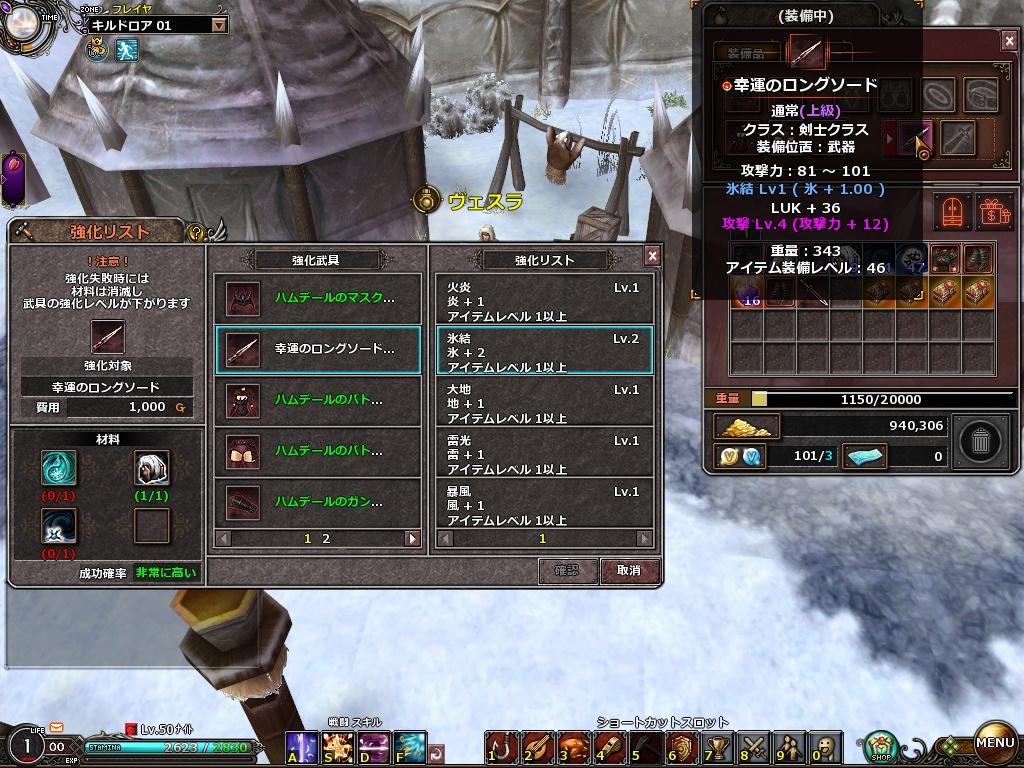Viewport: 1024px width, 768px height.
Task: Select ハムデールのマスク in the gear list
Action: click(x=318, y=298)
